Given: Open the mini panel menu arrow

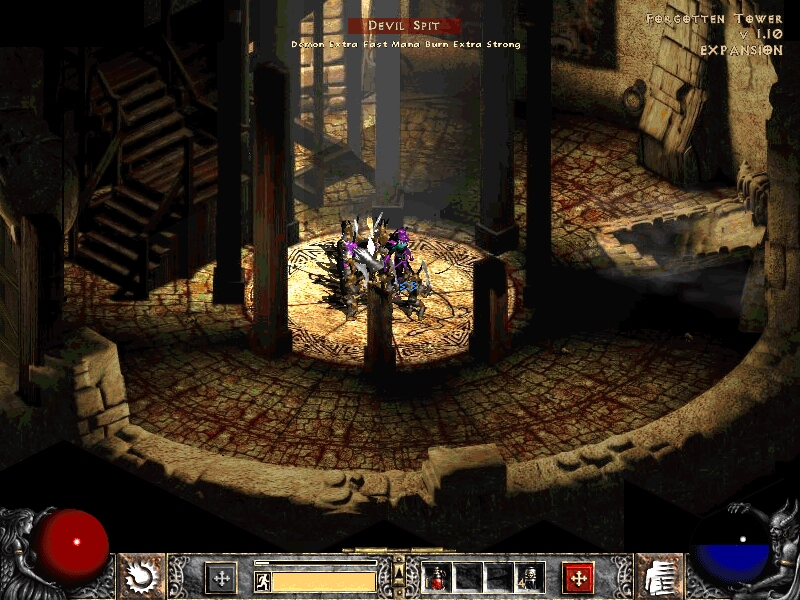Looking at the screenshot, I should pos(400,572).
